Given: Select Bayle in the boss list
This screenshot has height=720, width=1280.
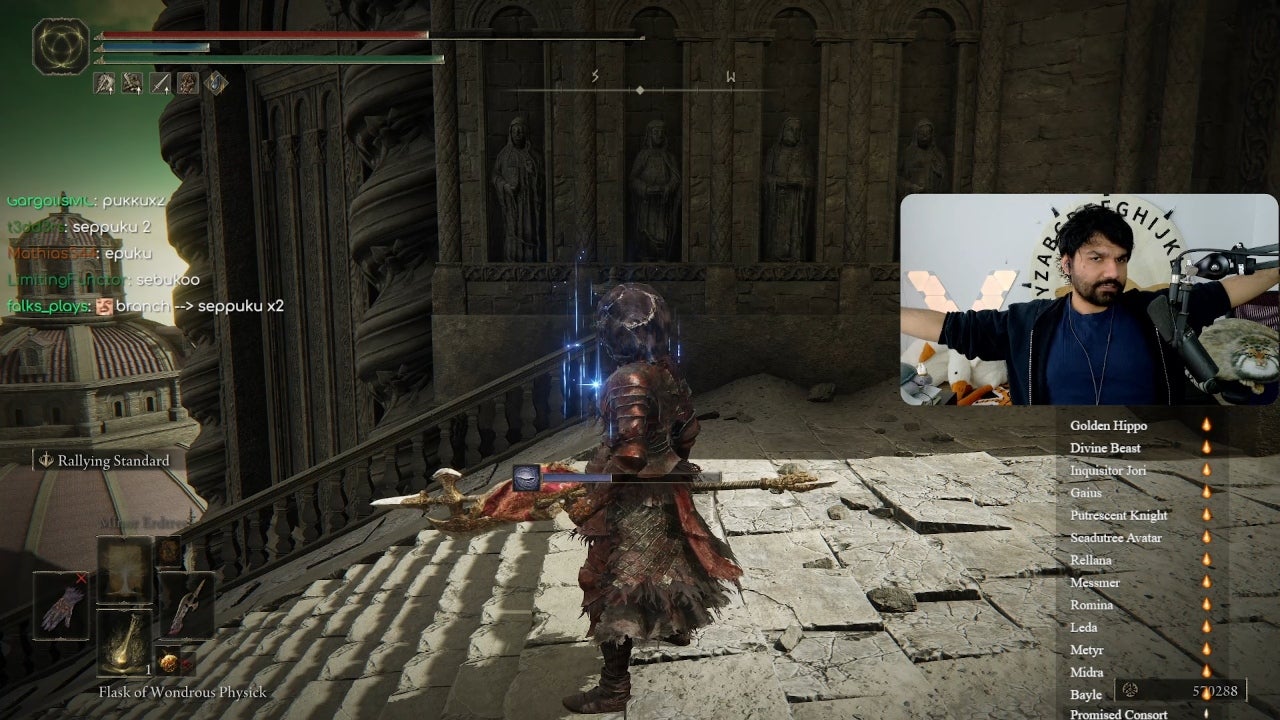Looking at the screenshot, I should (x=1087, y=694).
